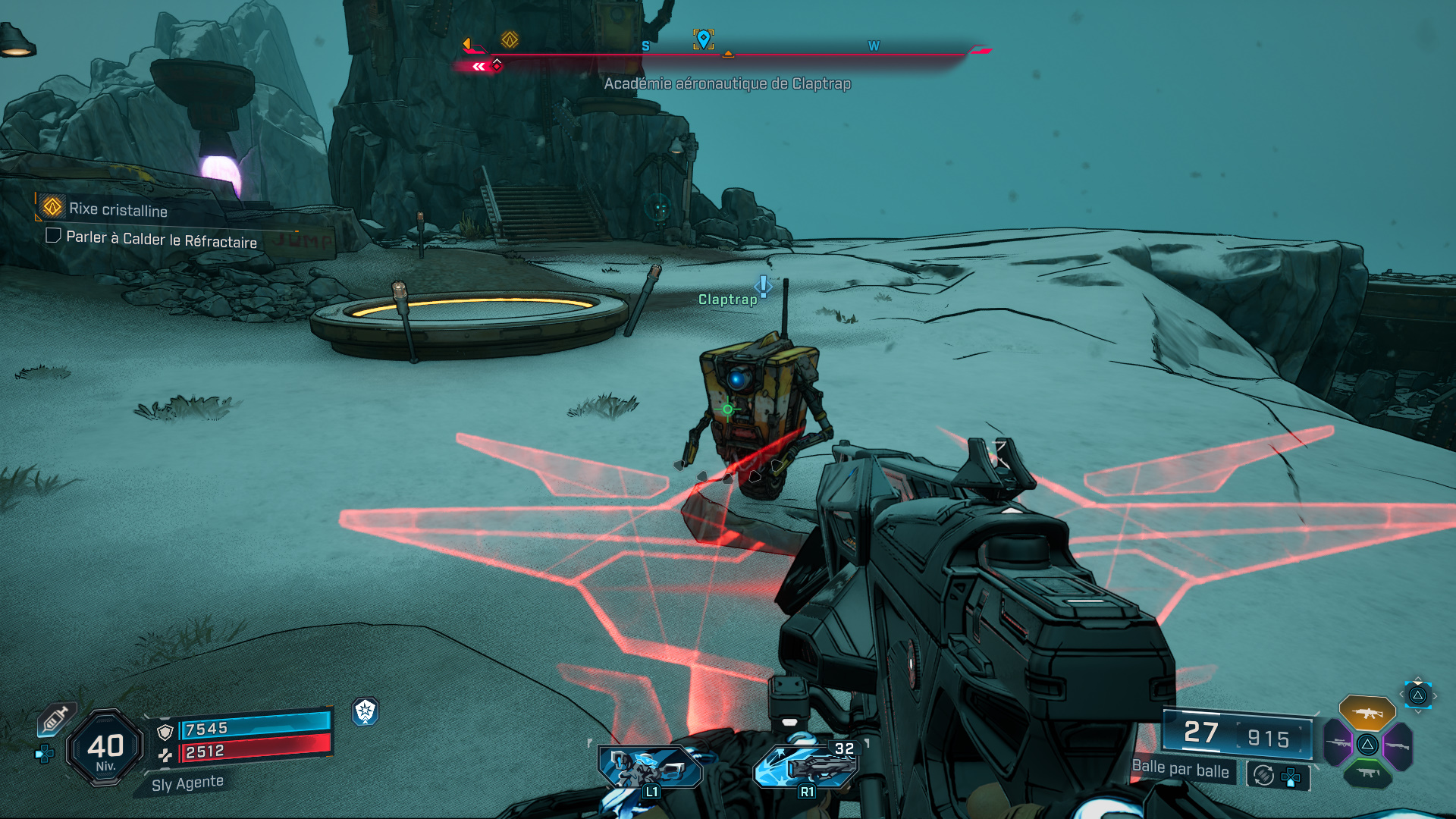Open the level 40 character badge
Screen dimensions: 1456x819
coord(105,748)
